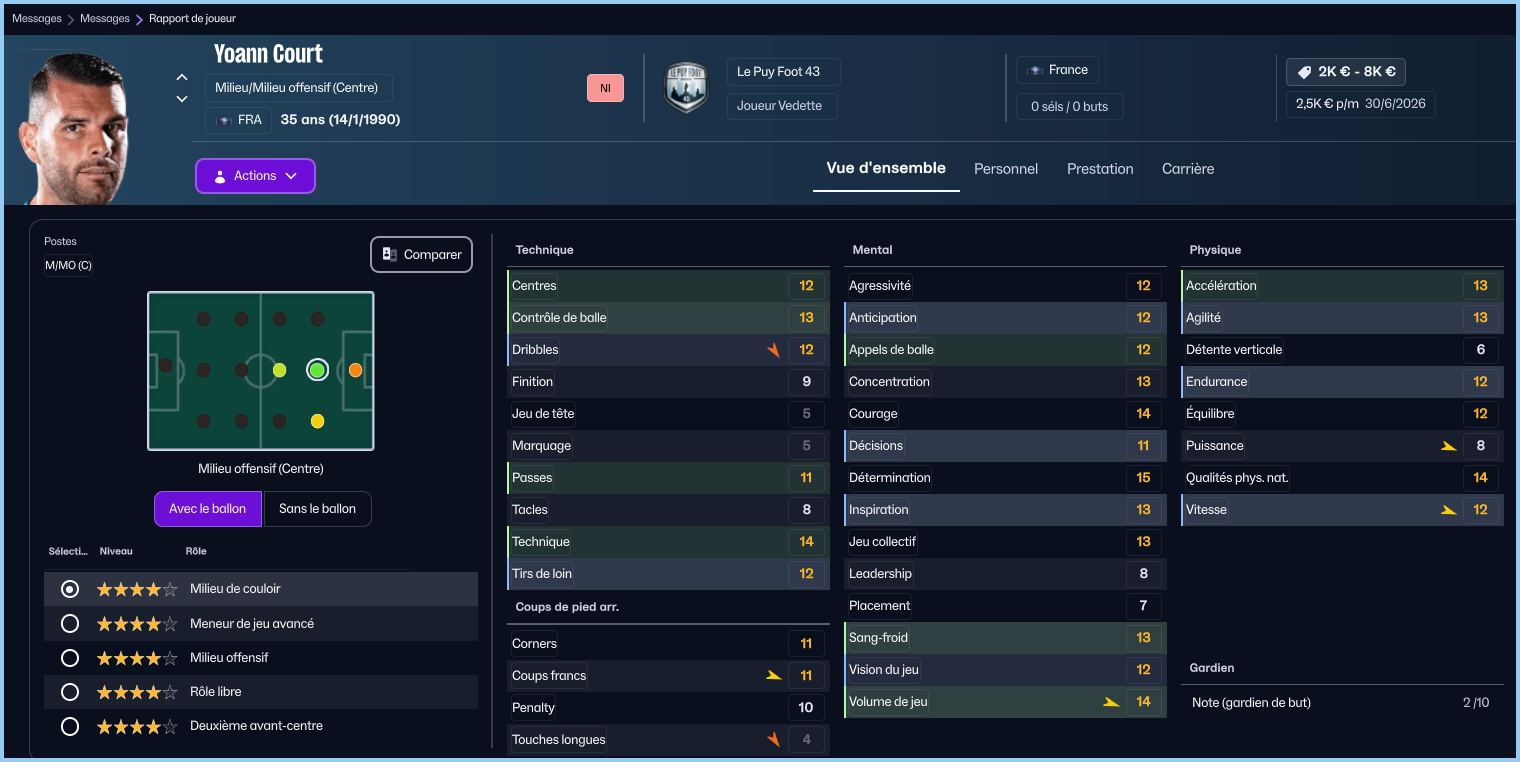The image size is (1520, 762).
Task: Select the Milieu de couloir role
Action: [x=70, y=590]
